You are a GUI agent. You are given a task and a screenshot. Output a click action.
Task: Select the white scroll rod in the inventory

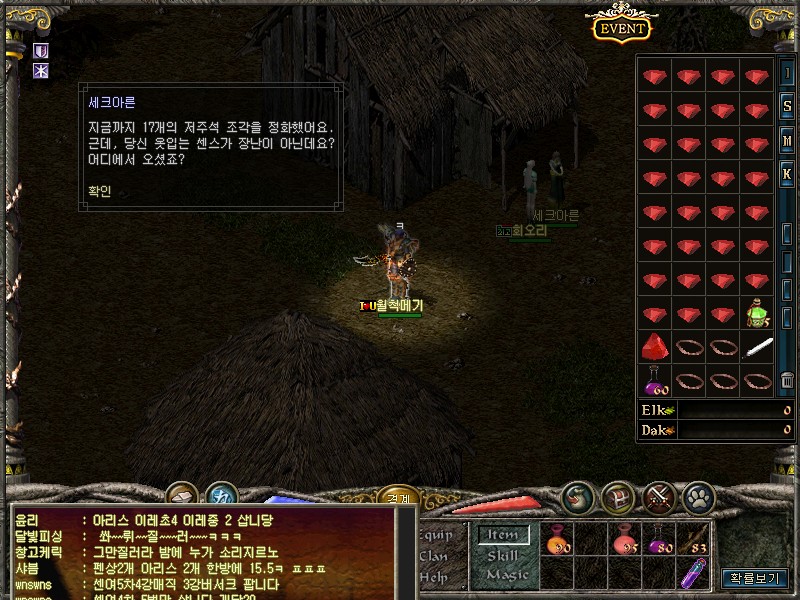coord(758,347)
